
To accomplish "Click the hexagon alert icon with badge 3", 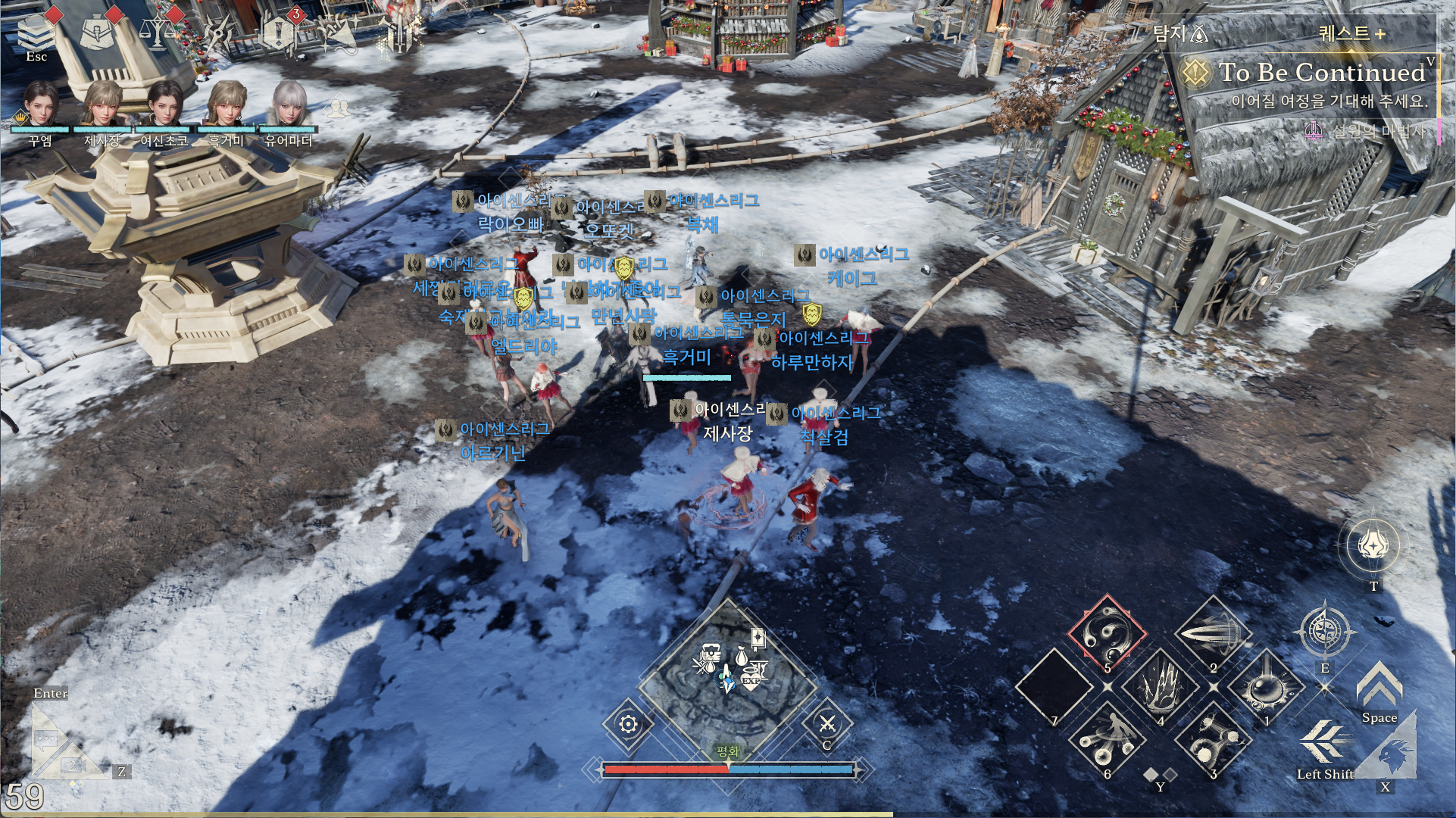I will pos(278,33).
